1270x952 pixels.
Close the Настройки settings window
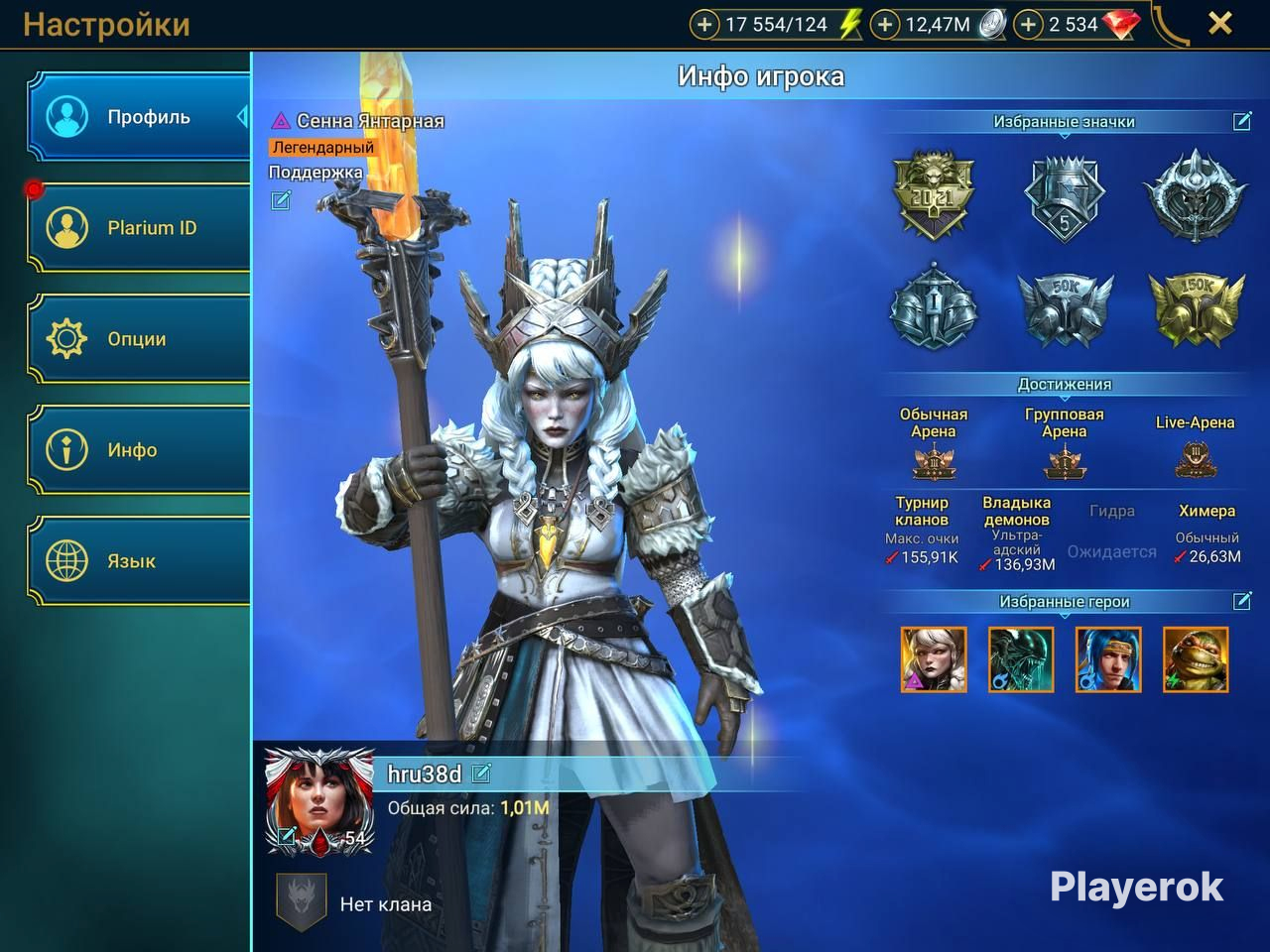pyautogui.click(x=1220, y=24)
